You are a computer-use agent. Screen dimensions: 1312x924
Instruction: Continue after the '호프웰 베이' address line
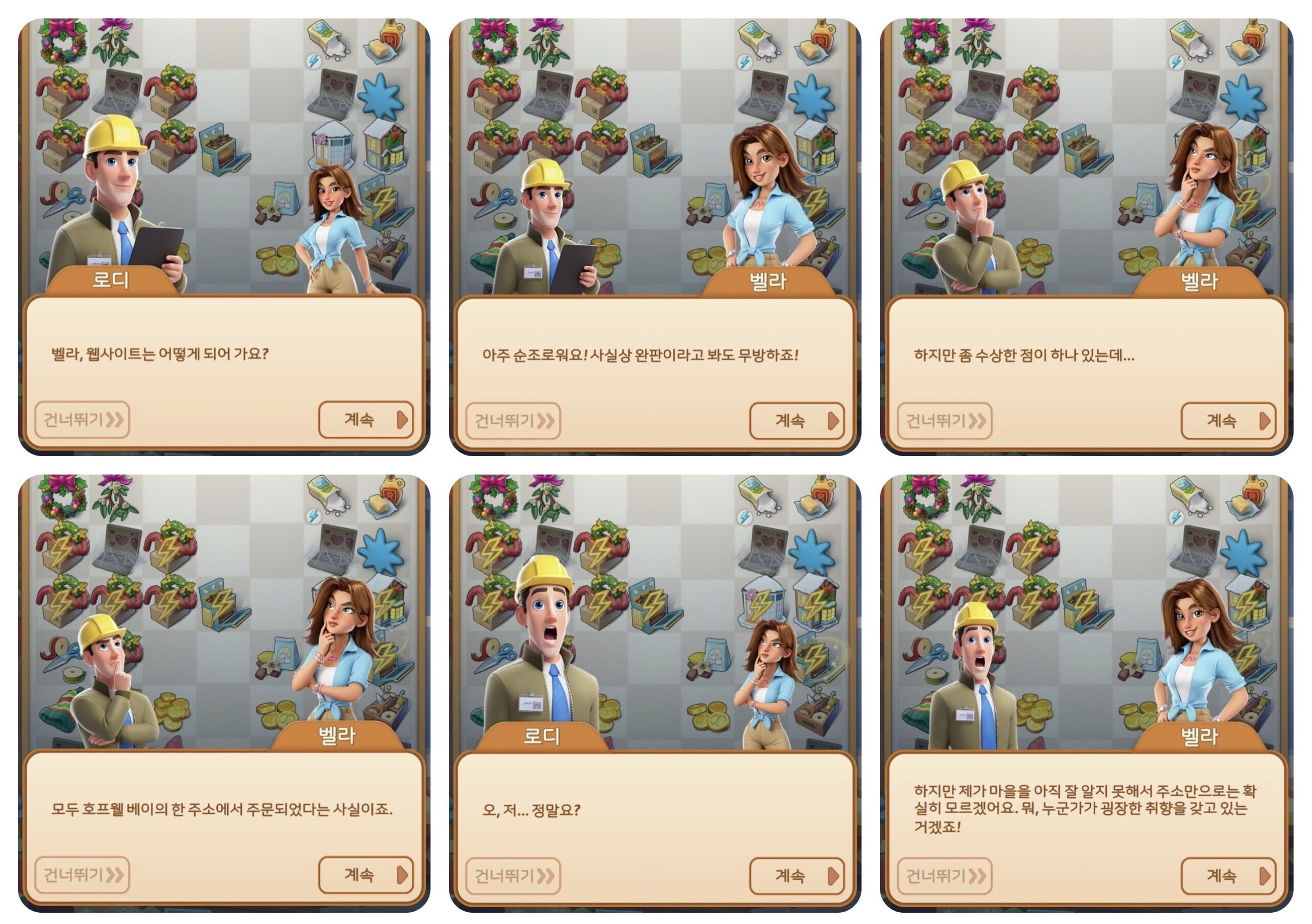[x=365, y=875]
